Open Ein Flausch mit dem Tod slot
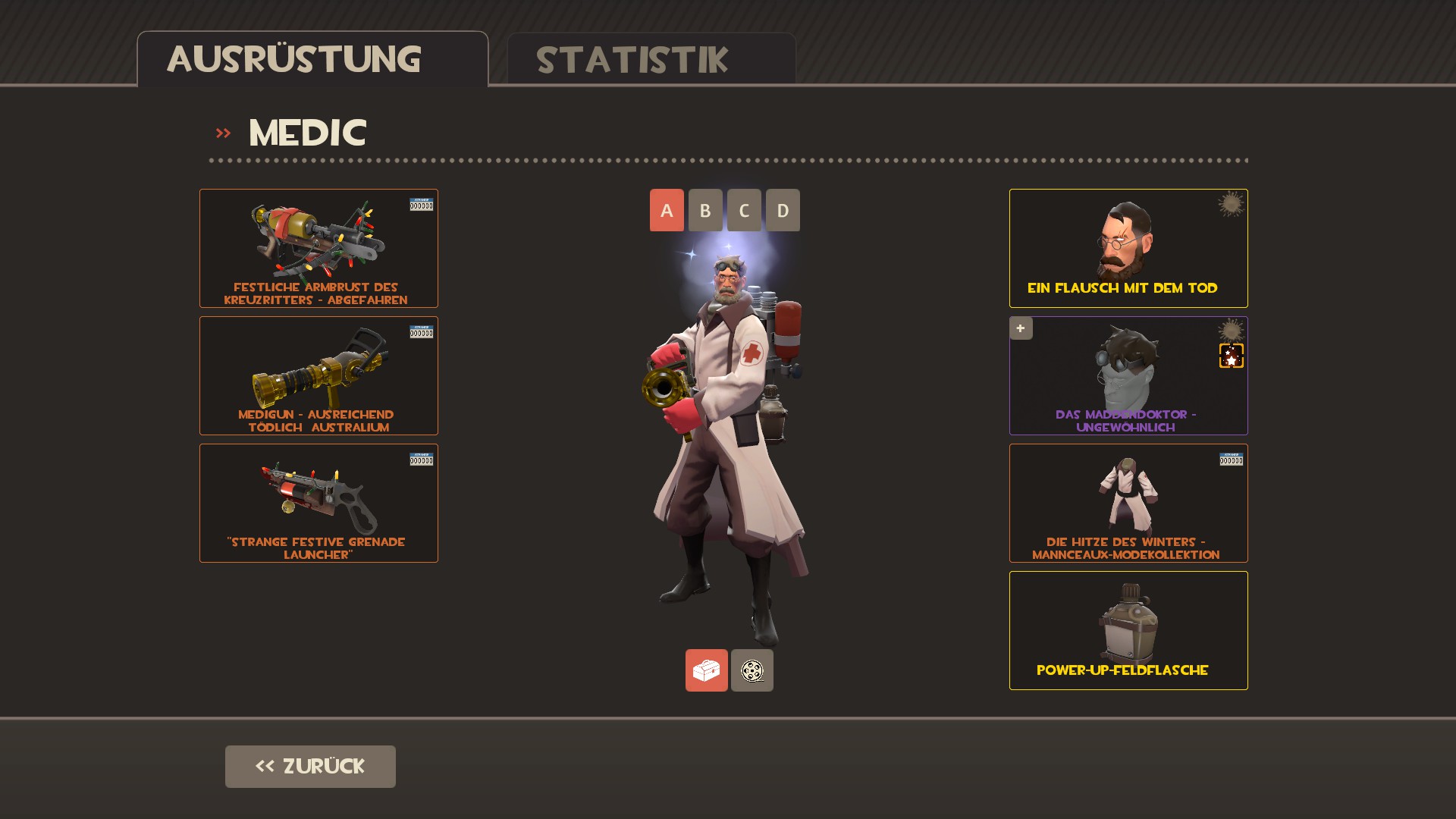 (x=1128, y=248)
